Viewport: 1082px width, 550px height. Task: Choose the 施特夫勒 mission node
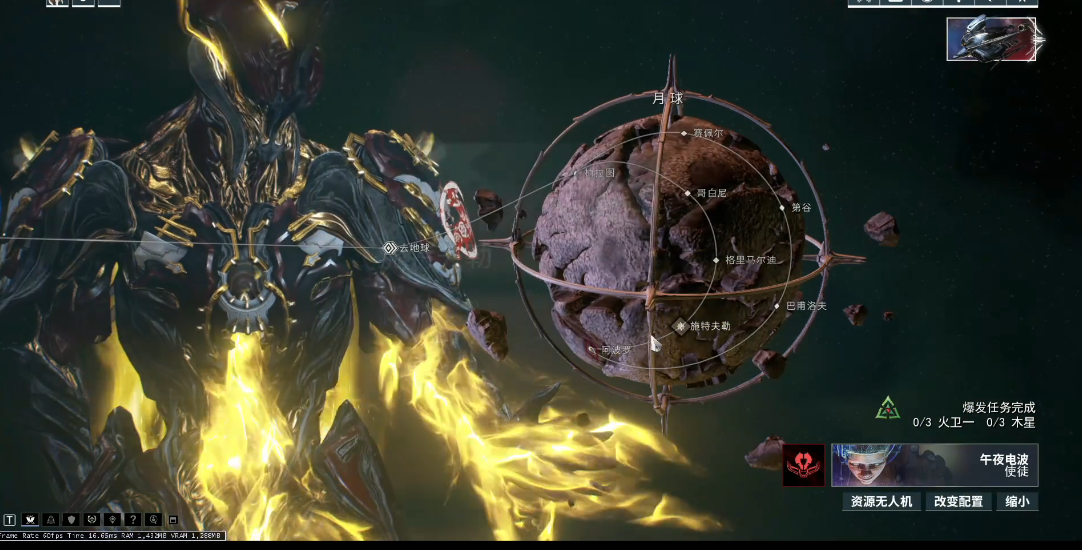[x=681, y=326]
